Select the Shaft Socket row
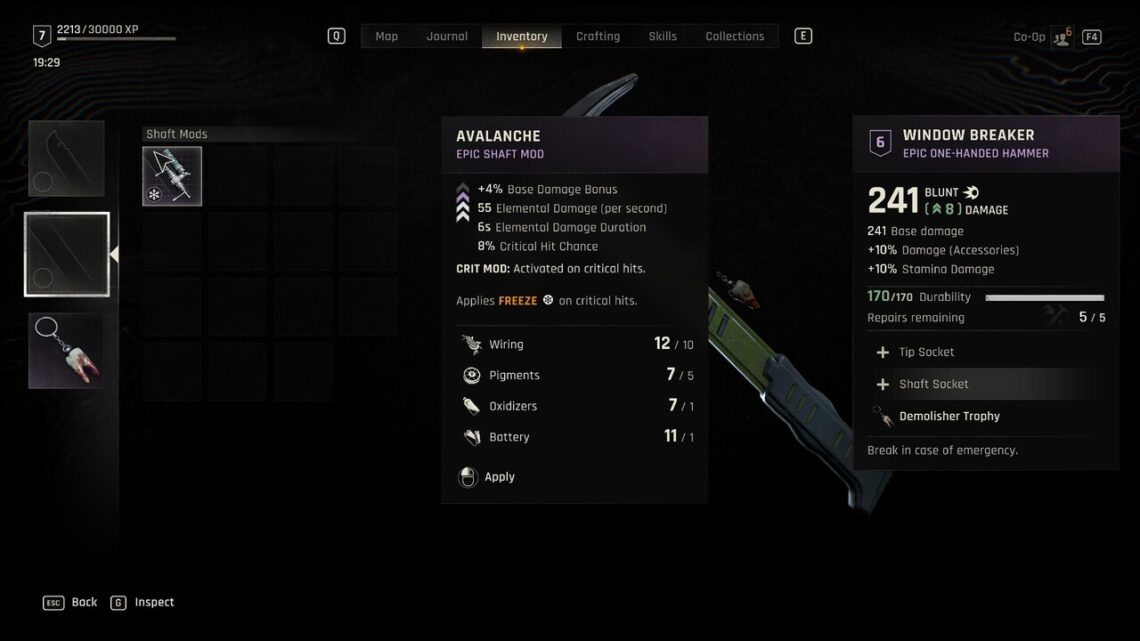The height and width of the screenshot is (641, 1140). pyautogui.click(x=932, y=384)
